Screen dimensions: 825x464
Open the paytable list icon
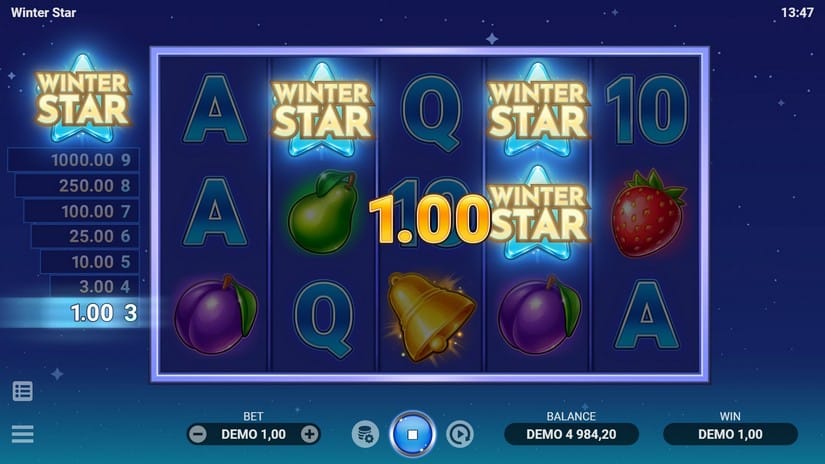tap(22, 391)
